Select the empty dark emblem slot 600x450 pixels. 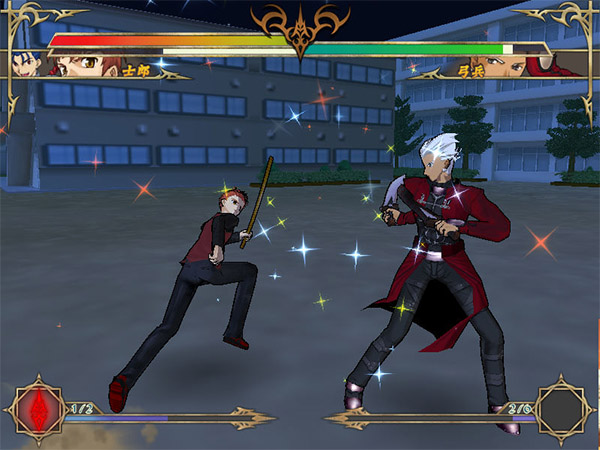coord(564,409)
